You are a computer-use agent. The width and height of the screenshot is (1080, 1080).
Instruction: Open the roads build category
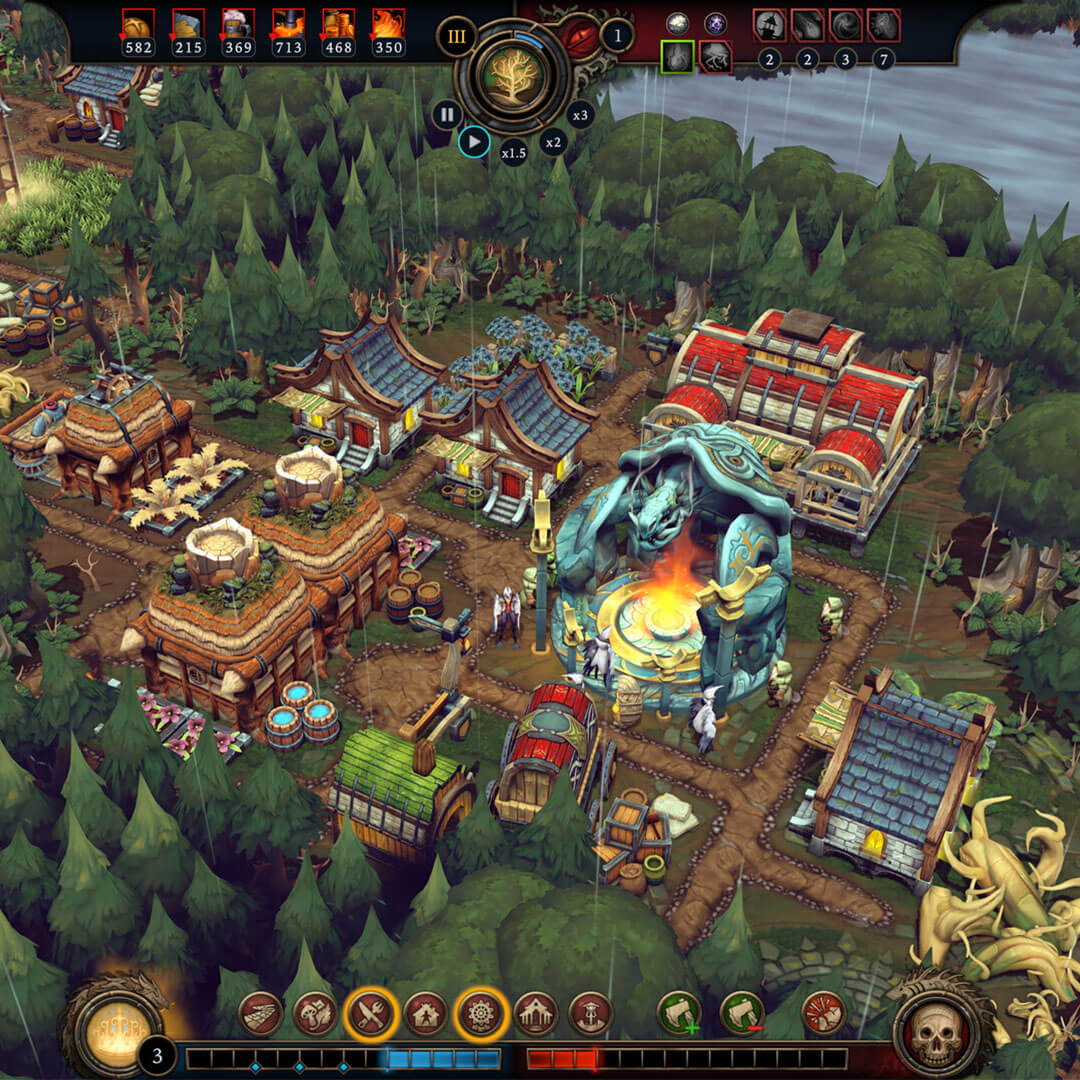click(x=260, y=1013)
